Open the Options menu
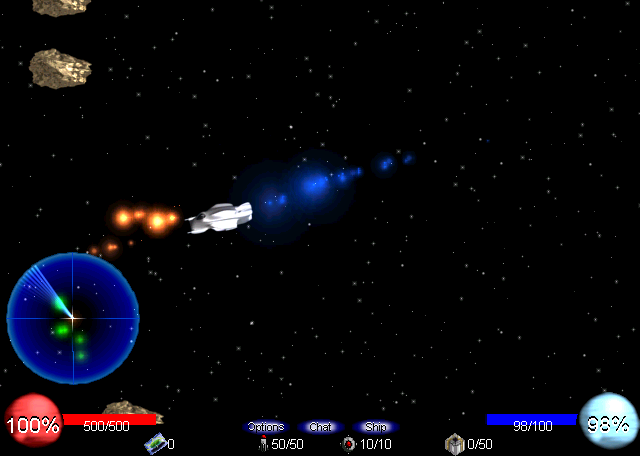The height and width of the screenshot is (456, 640). click(266, 427)
